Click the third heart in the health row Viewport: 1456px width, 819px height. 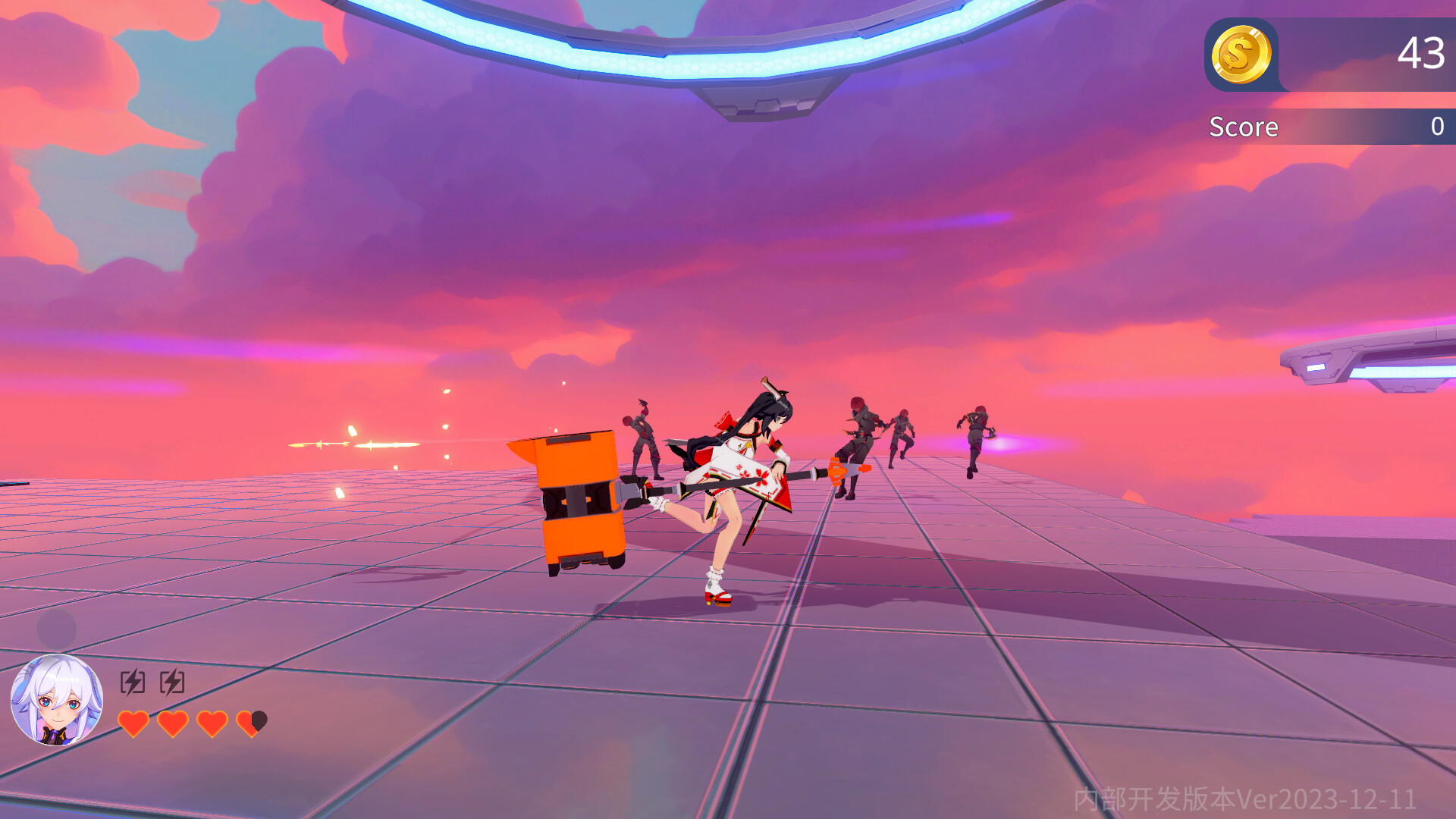[x=211, y=723]
